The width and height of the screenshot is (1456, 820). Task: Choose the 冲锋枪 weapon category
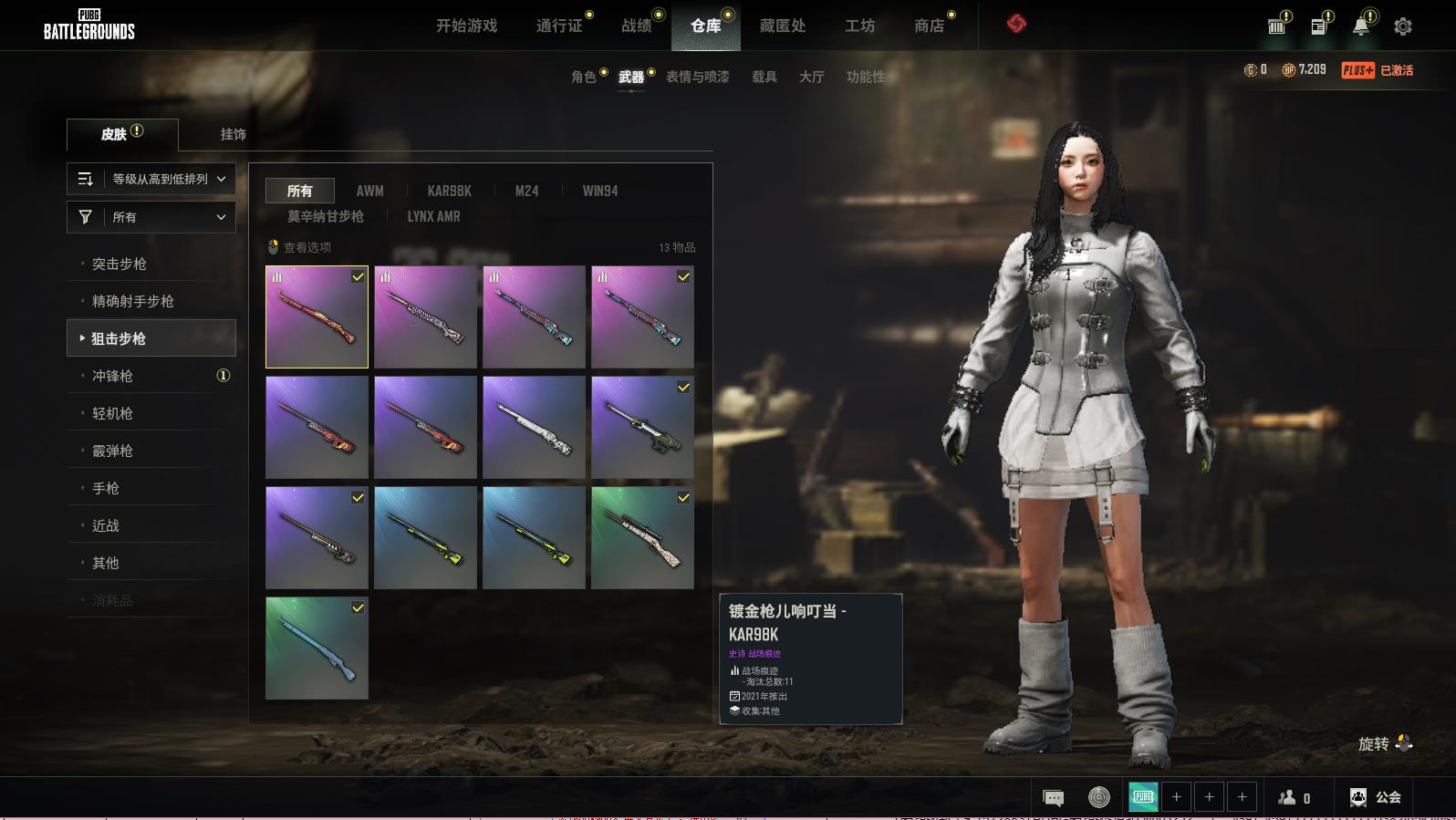pos(112,376)
